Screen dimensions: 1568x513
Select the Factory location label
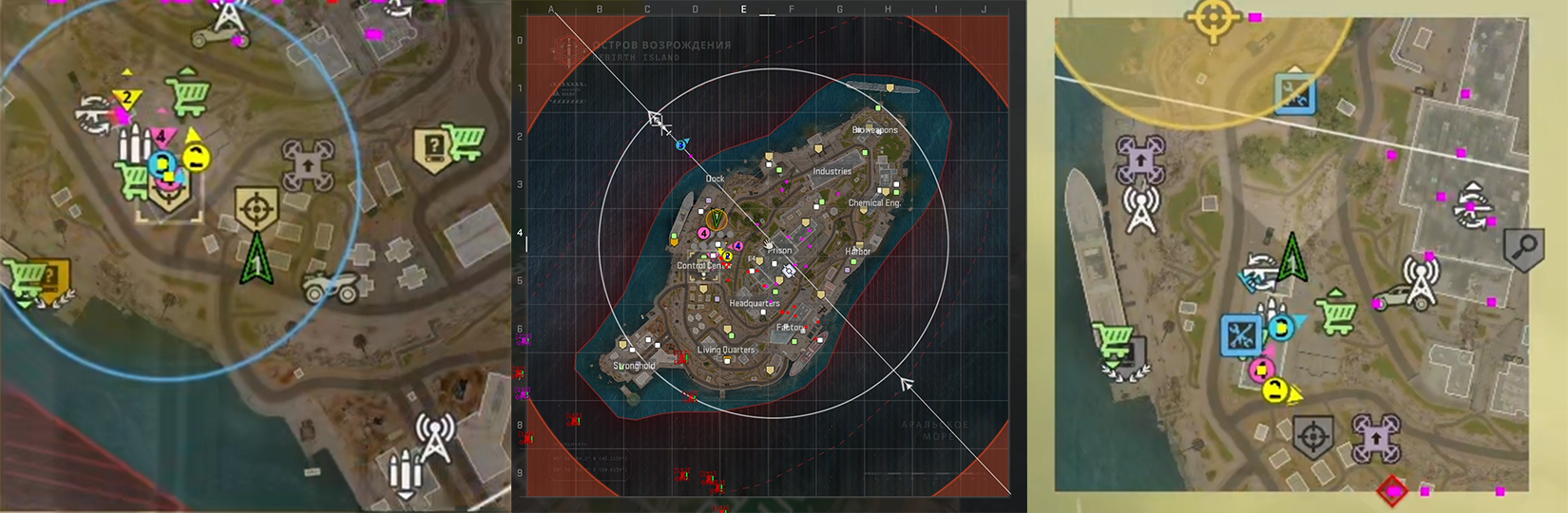tap(790, 328)
